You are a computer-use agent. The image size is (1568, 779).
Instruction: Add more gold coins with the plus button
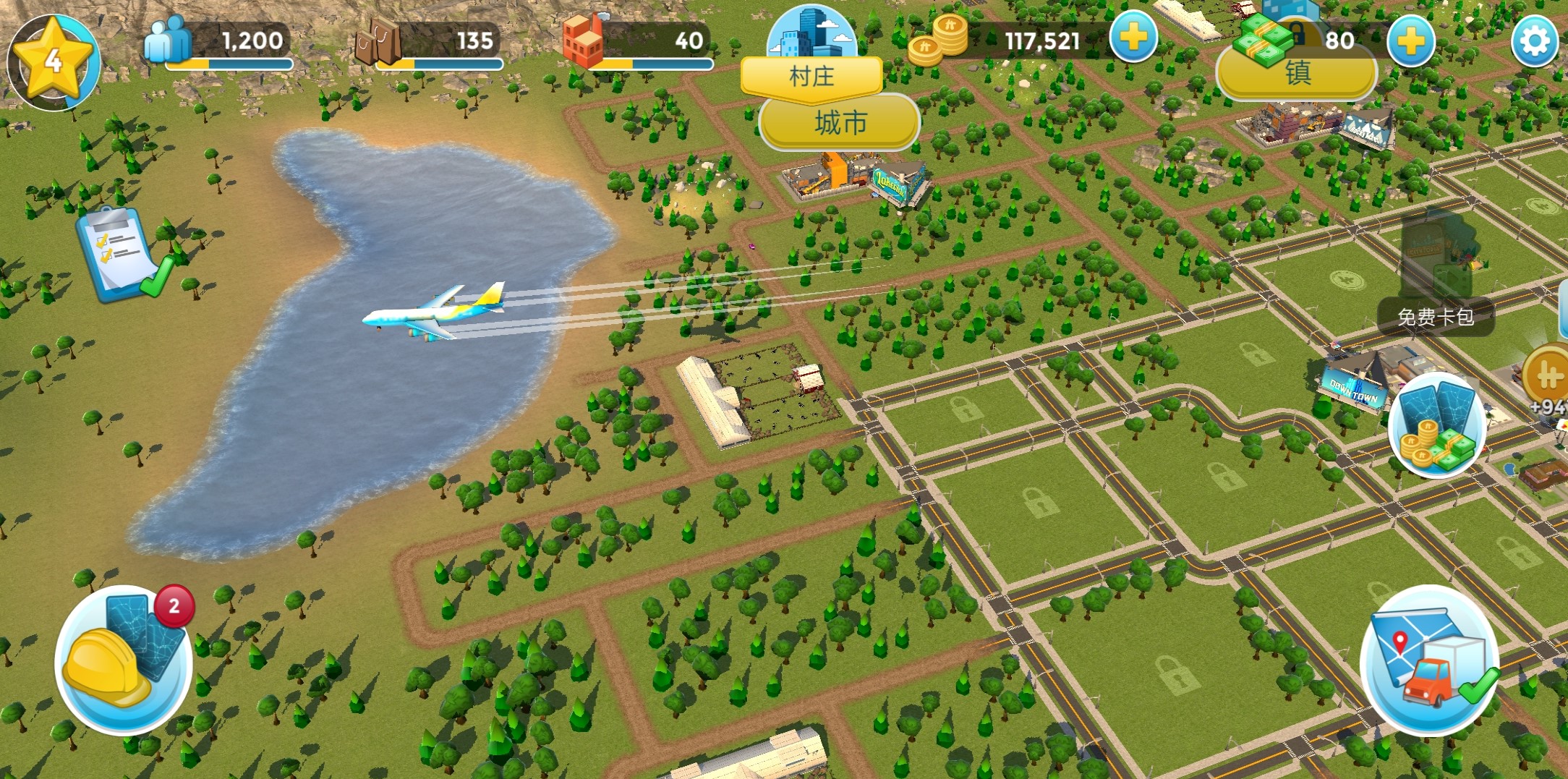[1133, 38]
